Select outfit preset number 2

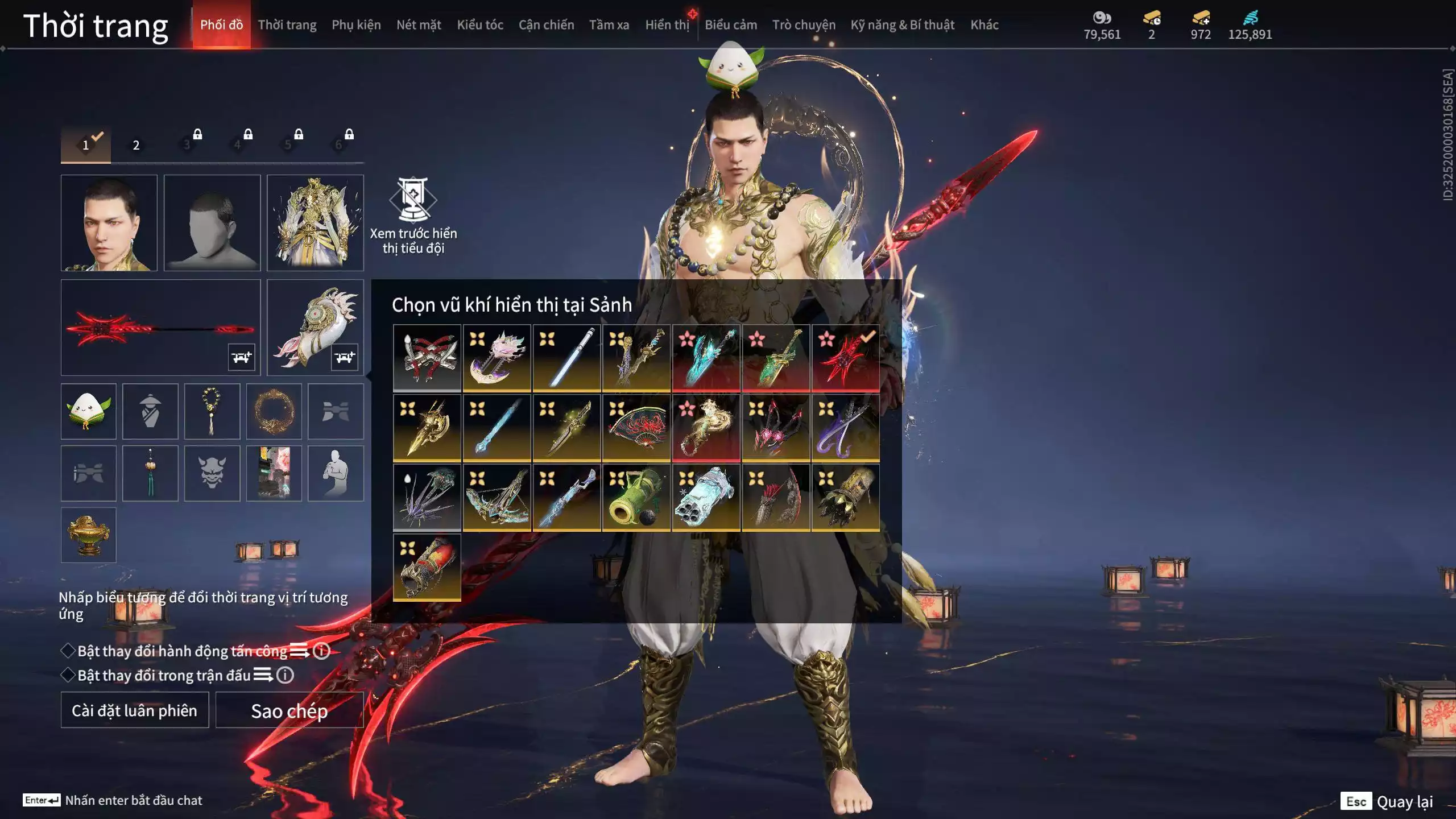[136, 145]
